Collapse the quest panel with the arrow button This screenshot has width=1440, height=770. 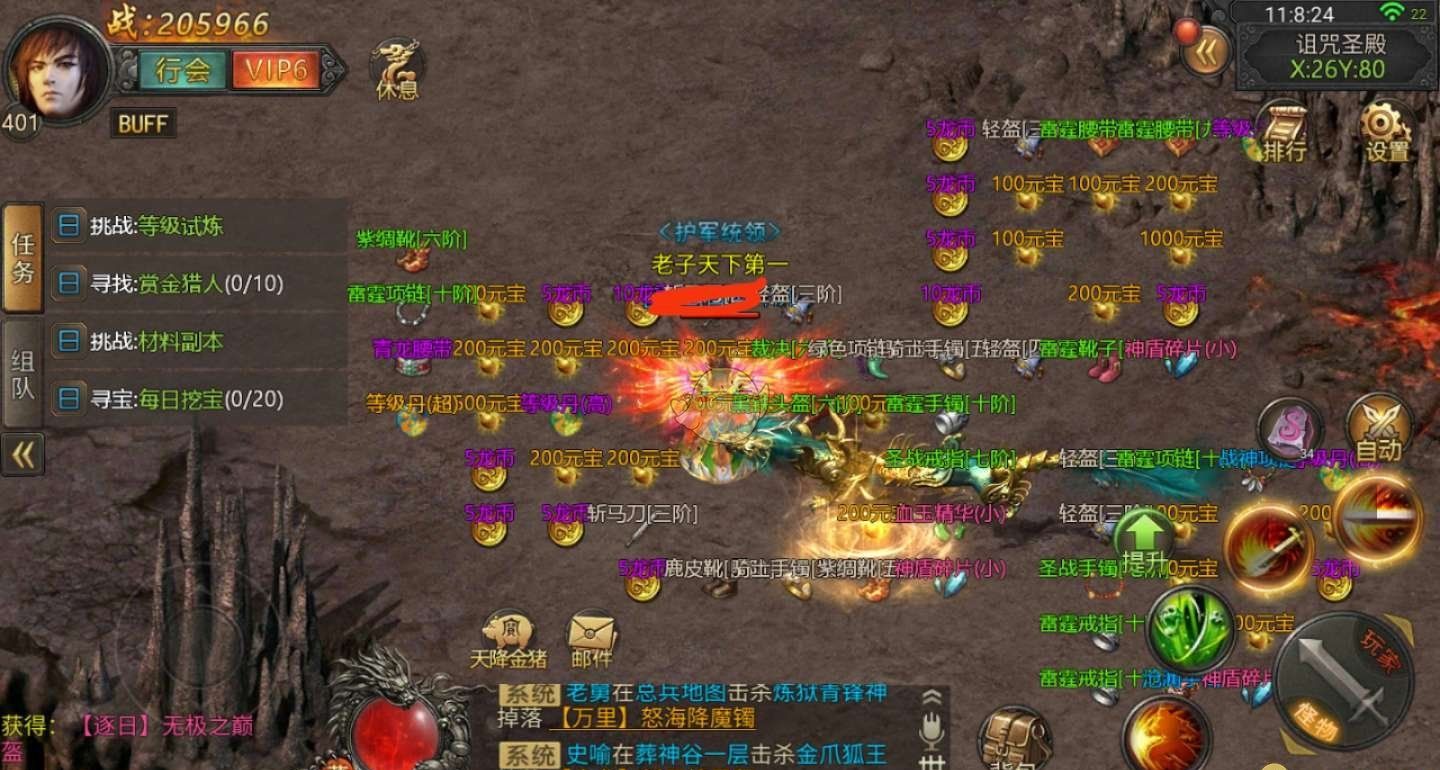click(23, 455)
